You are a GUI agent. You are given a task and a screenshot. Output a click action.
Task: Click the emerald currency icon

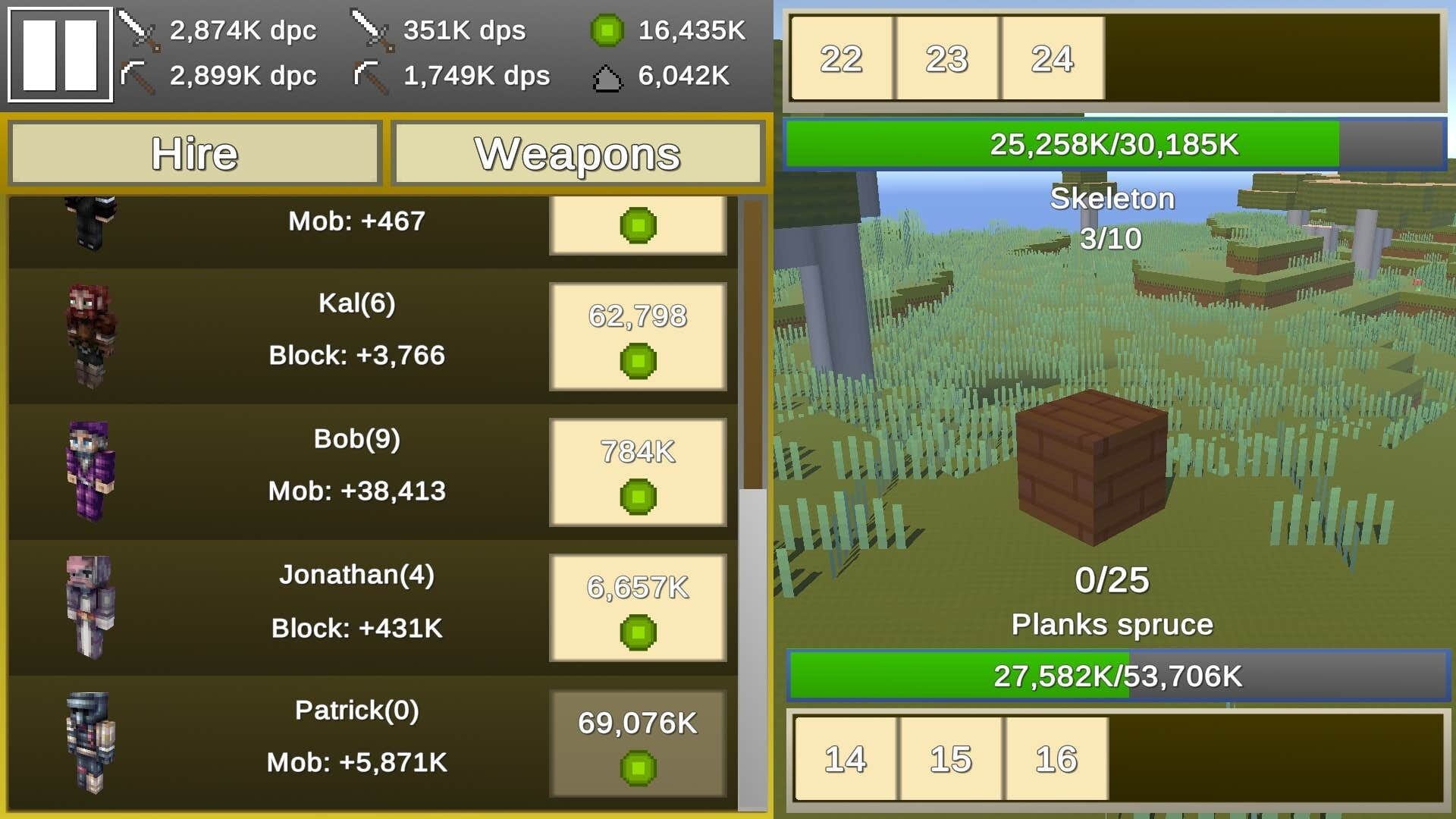point(607,32)
